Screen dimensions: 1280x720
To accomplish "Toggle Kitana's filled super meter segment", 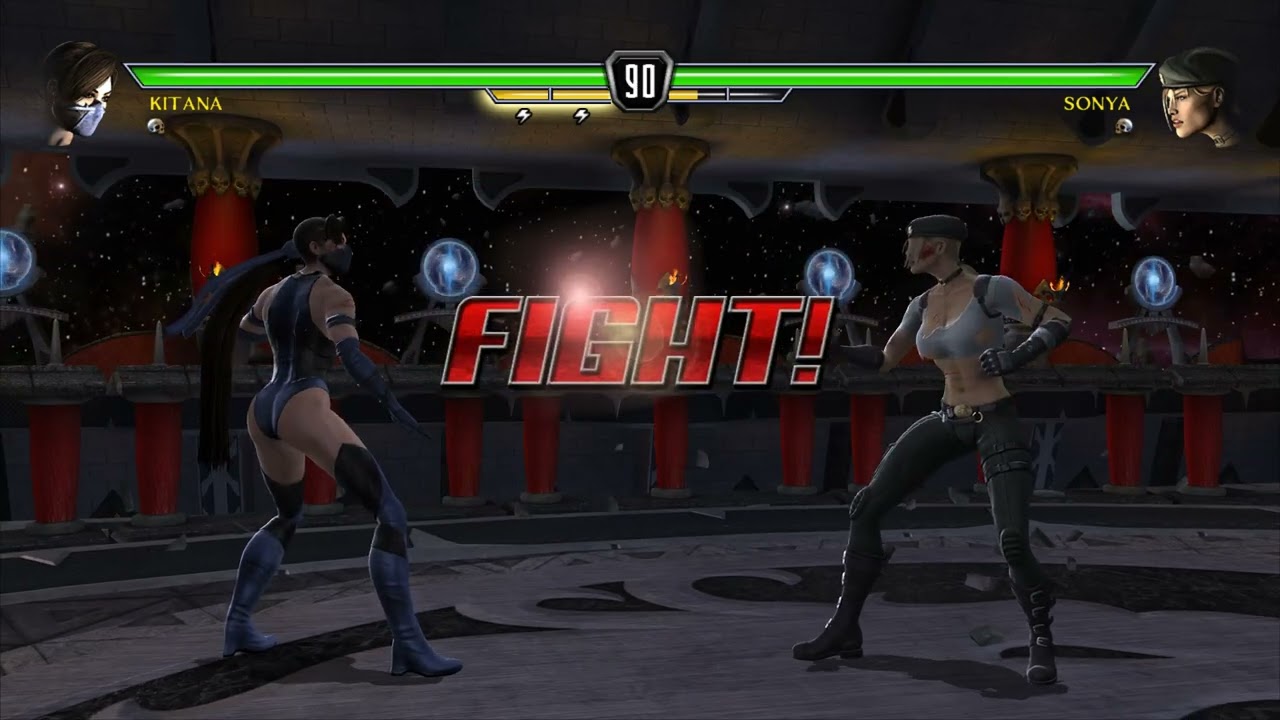I will coord(520,95).
